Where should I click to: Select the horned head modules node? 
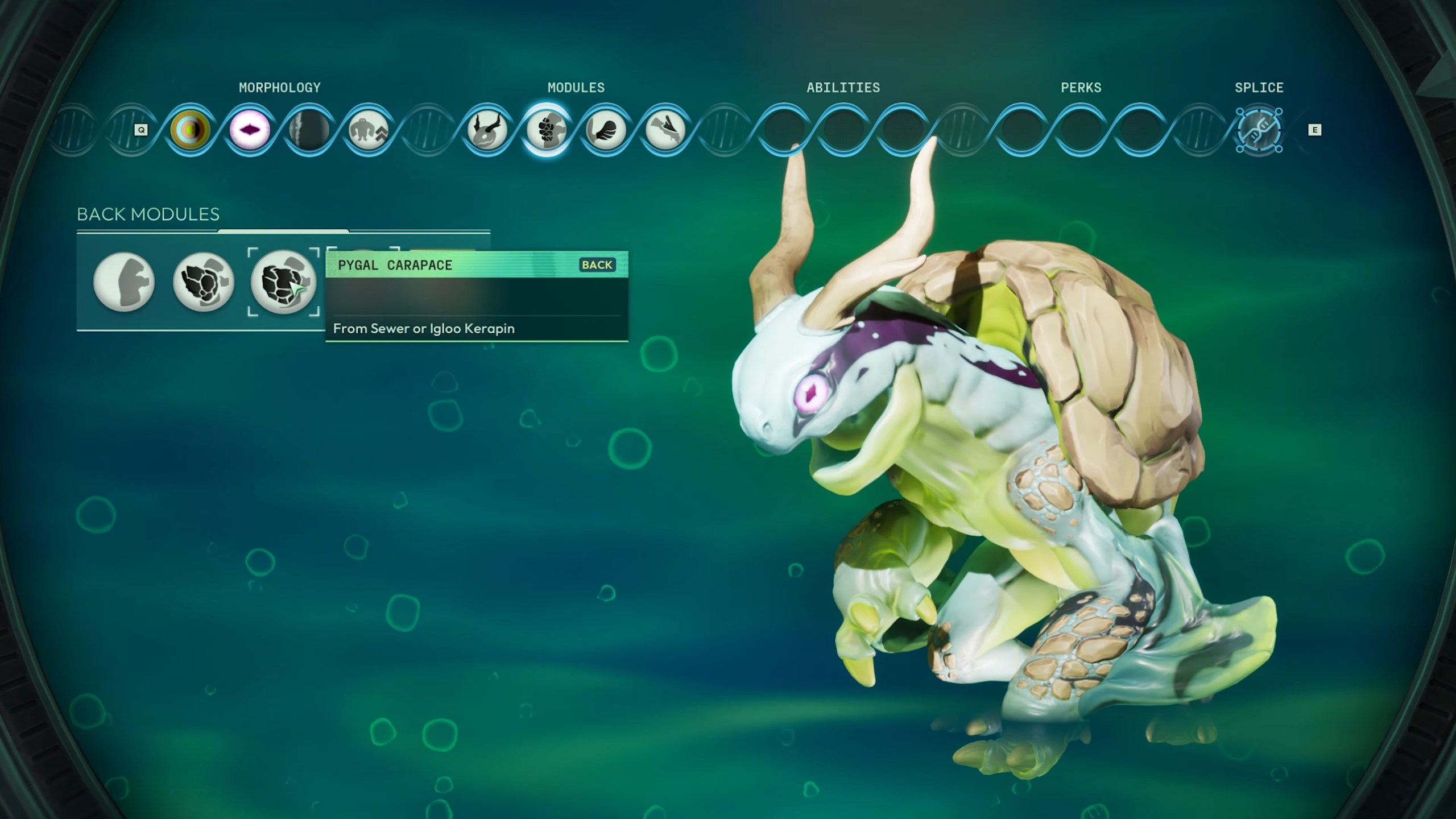point(487,130)
